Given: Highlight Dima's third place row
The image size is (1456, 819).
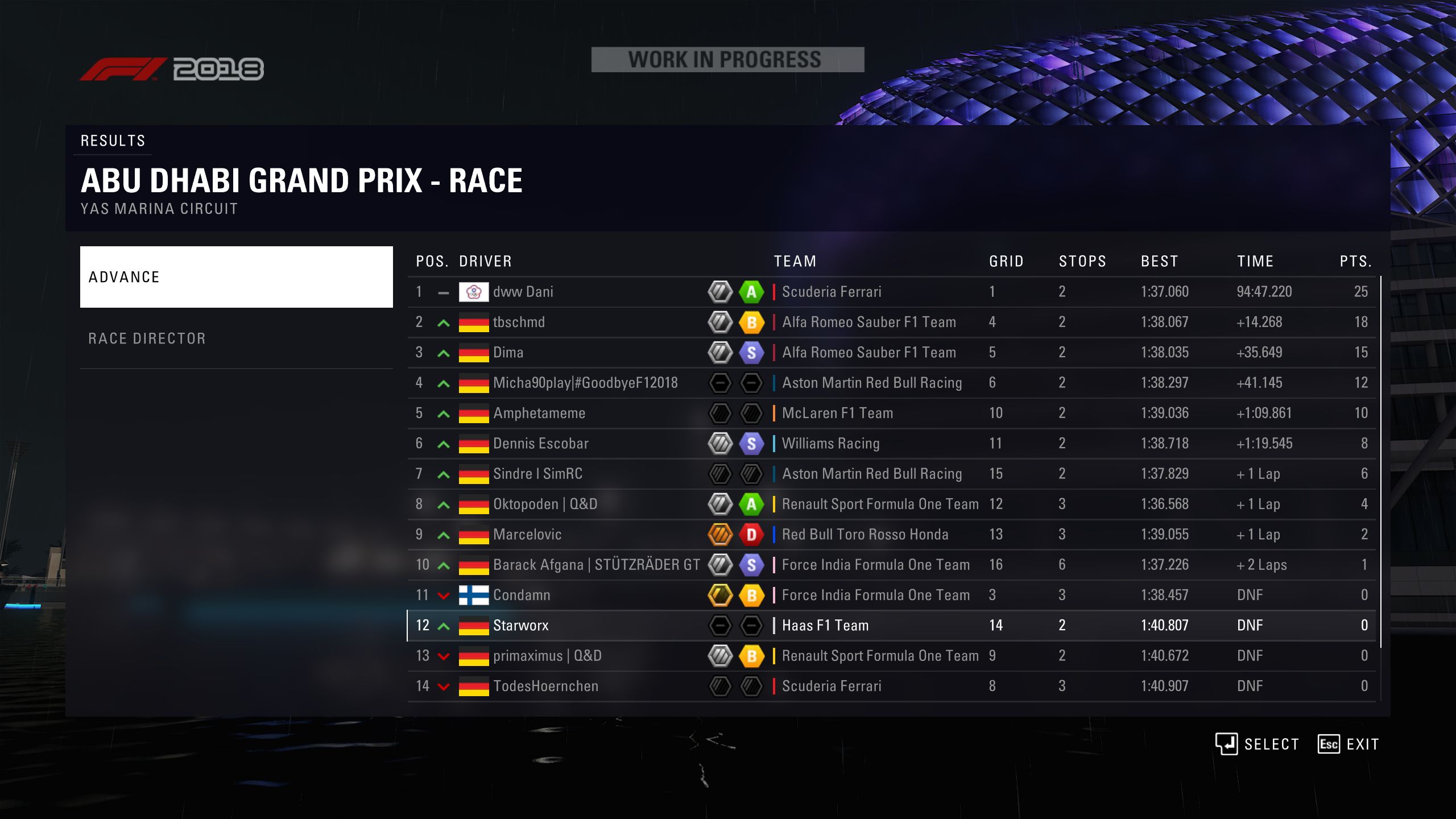Looking at the screenshot, I should click(891, 353).
